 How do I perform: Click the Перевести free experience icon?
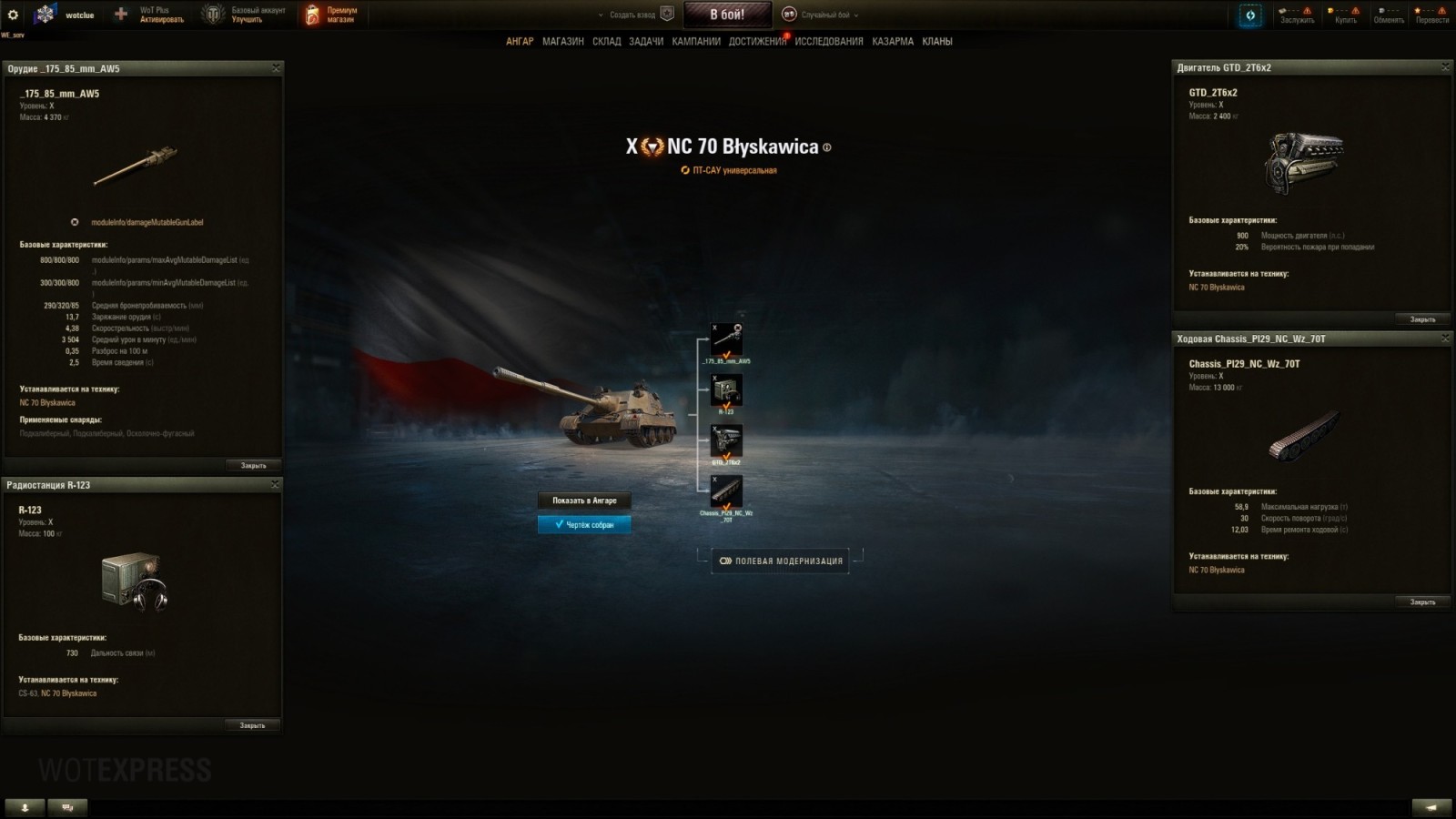(x=1431, y=14)
